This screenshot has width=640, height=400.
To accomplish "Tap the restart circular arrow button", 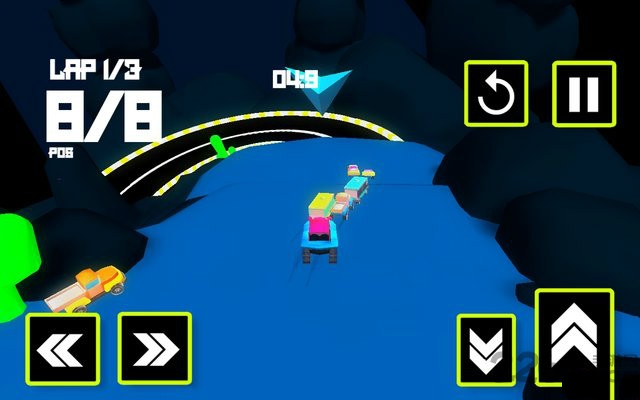I will pyautogui.click(x=495, y=95).
